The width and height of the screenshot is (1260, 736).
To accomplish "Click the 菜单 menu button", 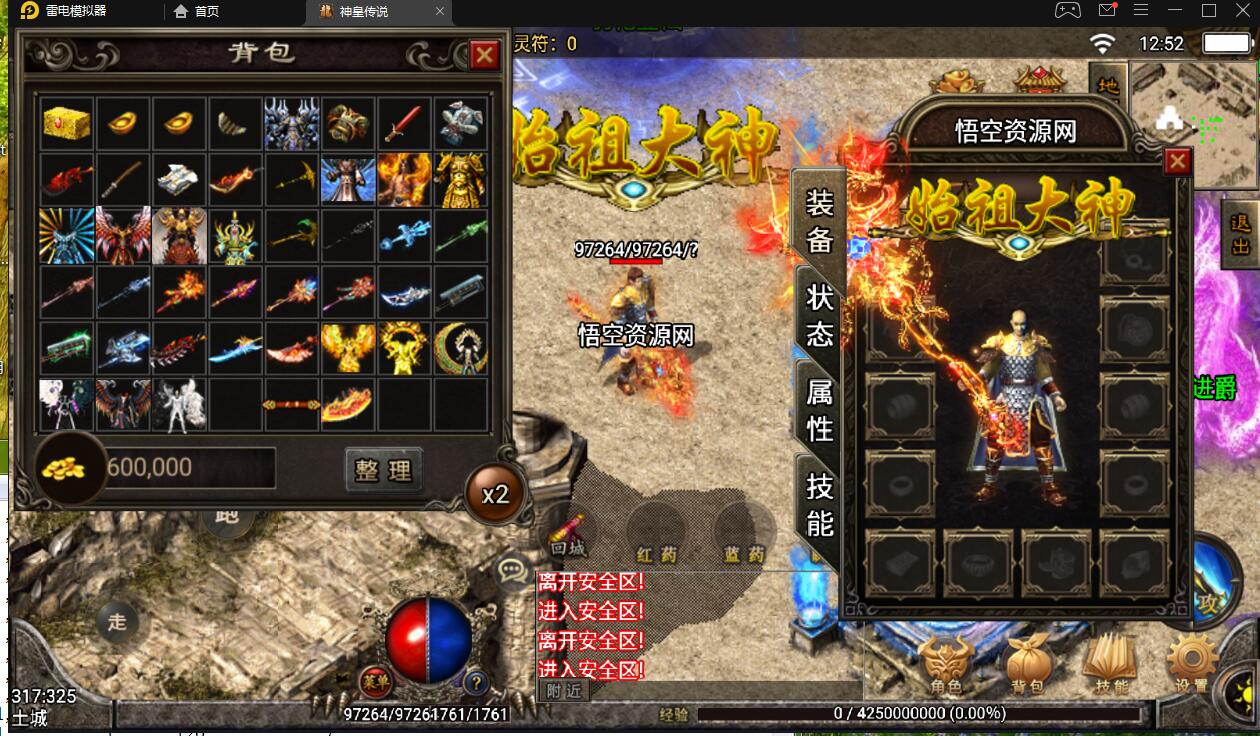I will click(x=374, y=682).
